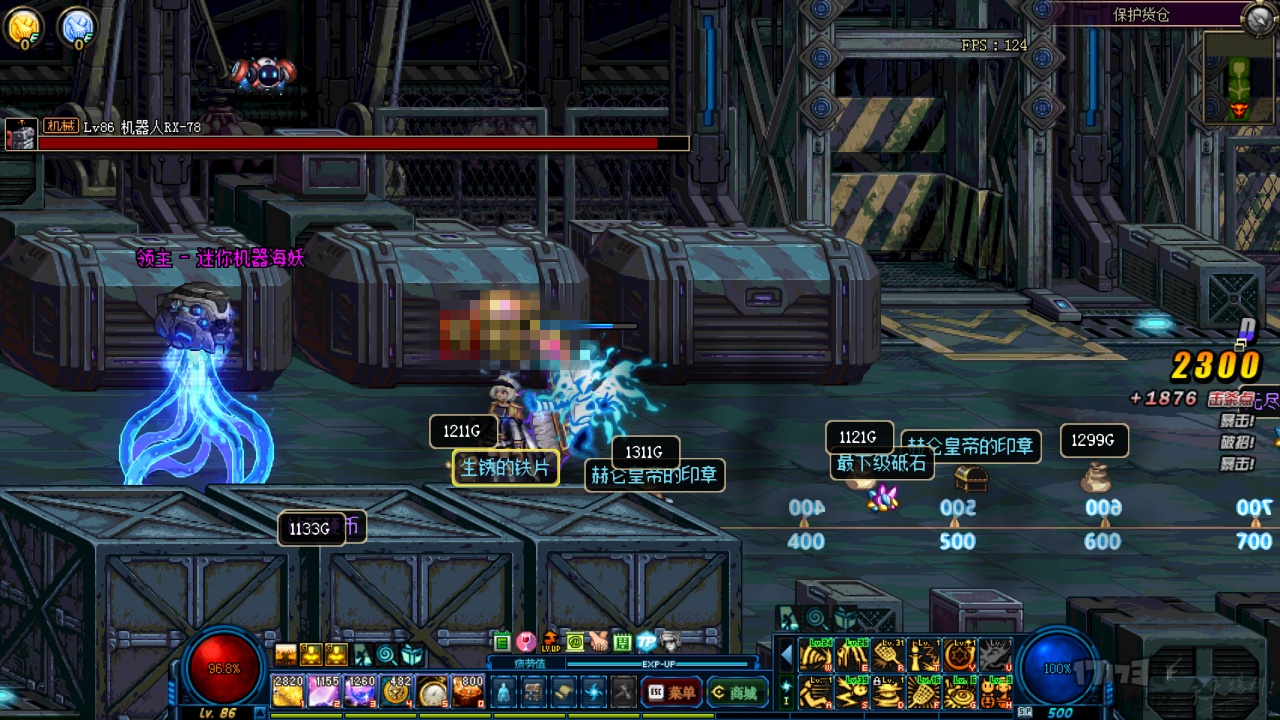Activate the Lv.39 skill on key S
Image resolution: width=1280 pixels, height=720 pixels.
tap(852, 691)
